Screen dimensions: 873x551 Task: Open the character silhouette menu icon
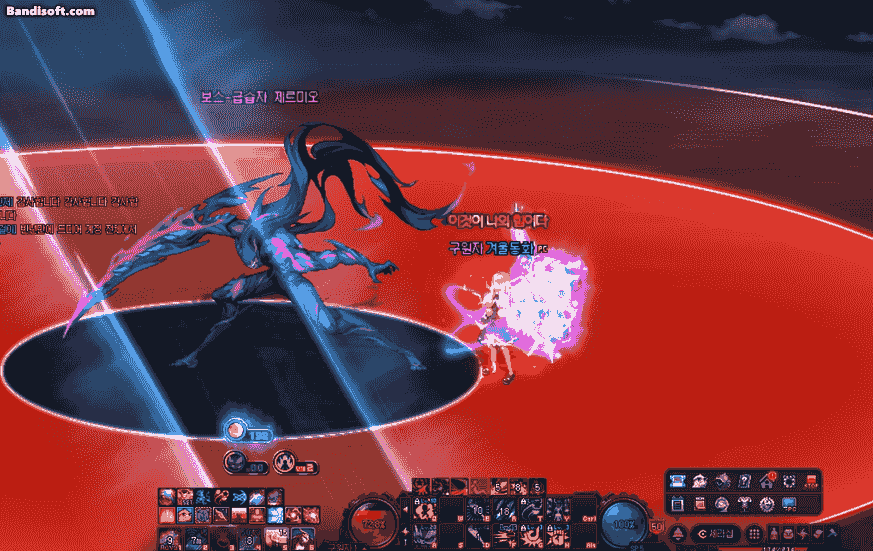772,533
